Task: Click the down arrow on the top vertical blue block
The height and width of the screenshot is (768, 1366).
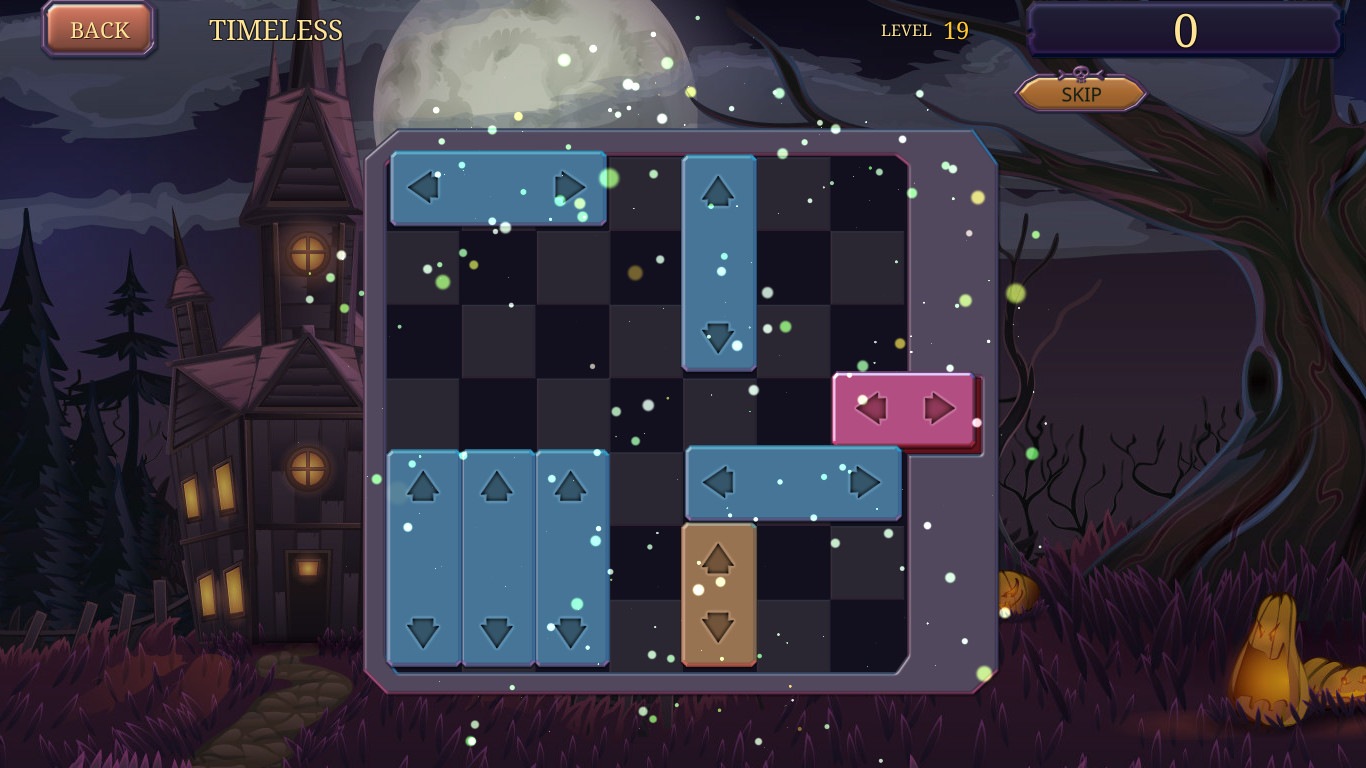Action: pyautogui.click(x=719, y=338)
